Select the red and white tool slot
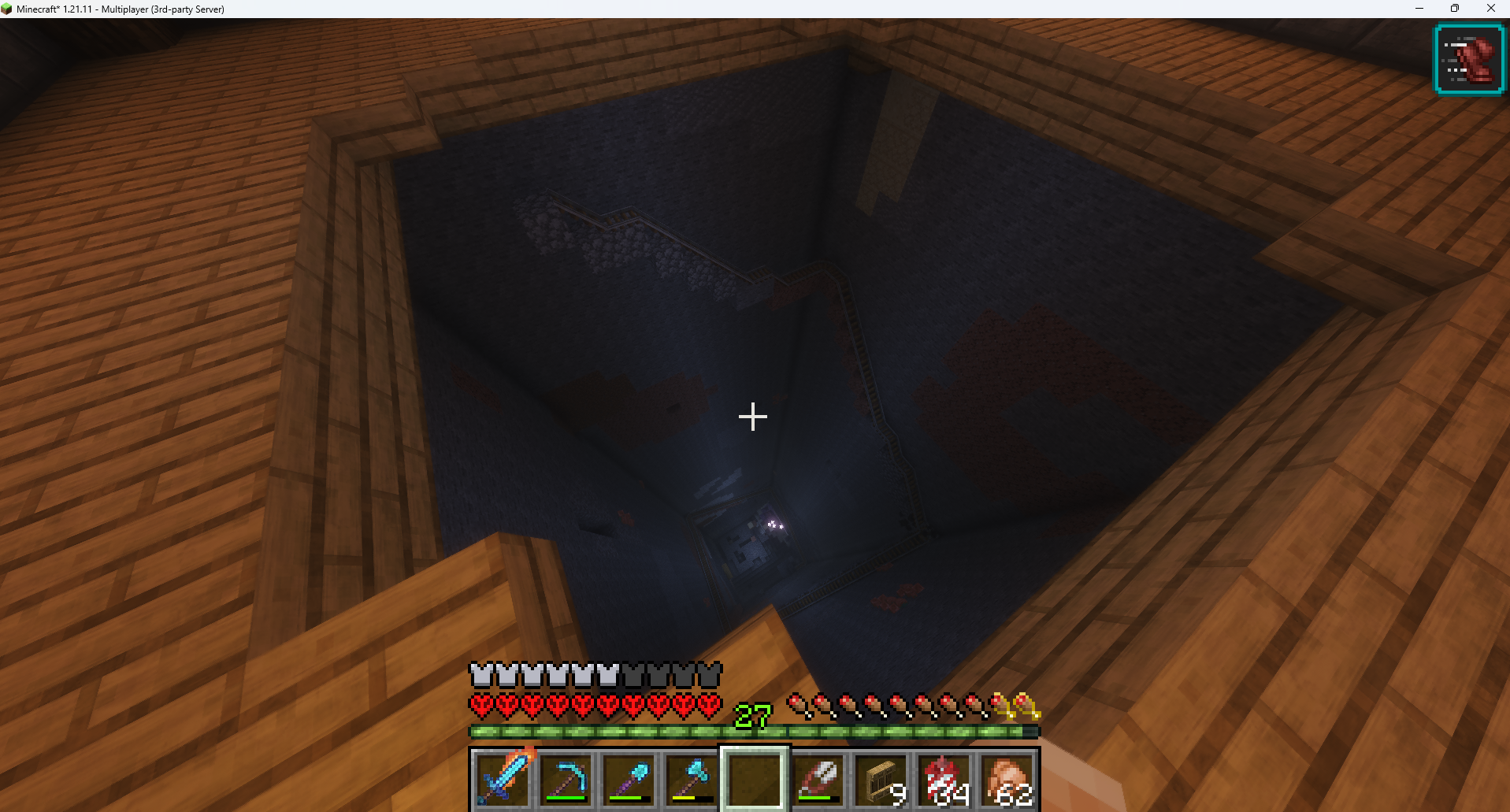The width and height of the screenshot is (1510, 812). pos(817,778)
